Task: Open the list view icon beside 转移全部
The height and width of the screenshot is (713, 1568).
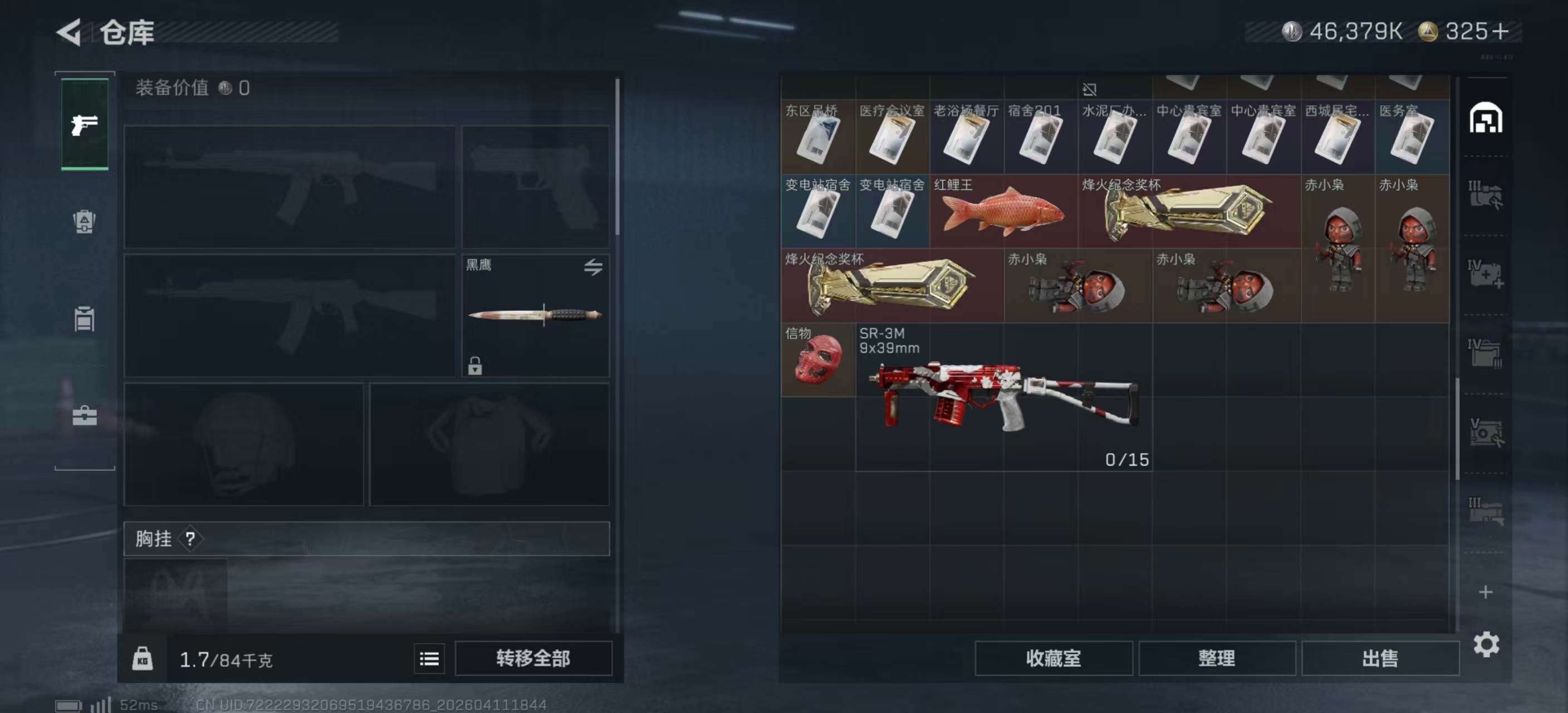Action: (x=429, y=658)
